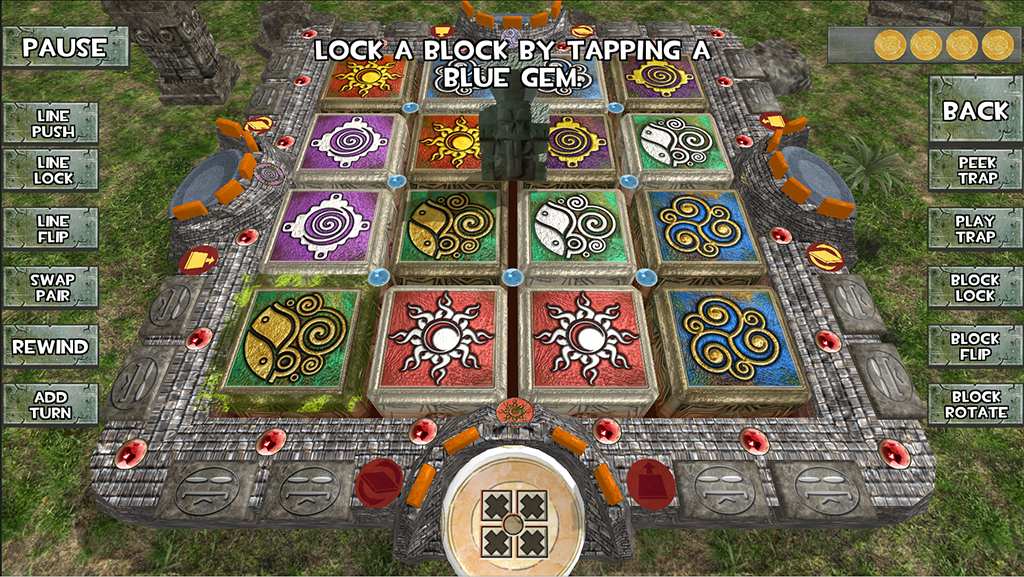Activate the Line Push power
This screenshot has height=577, width=1024.
tap(52, 123)
